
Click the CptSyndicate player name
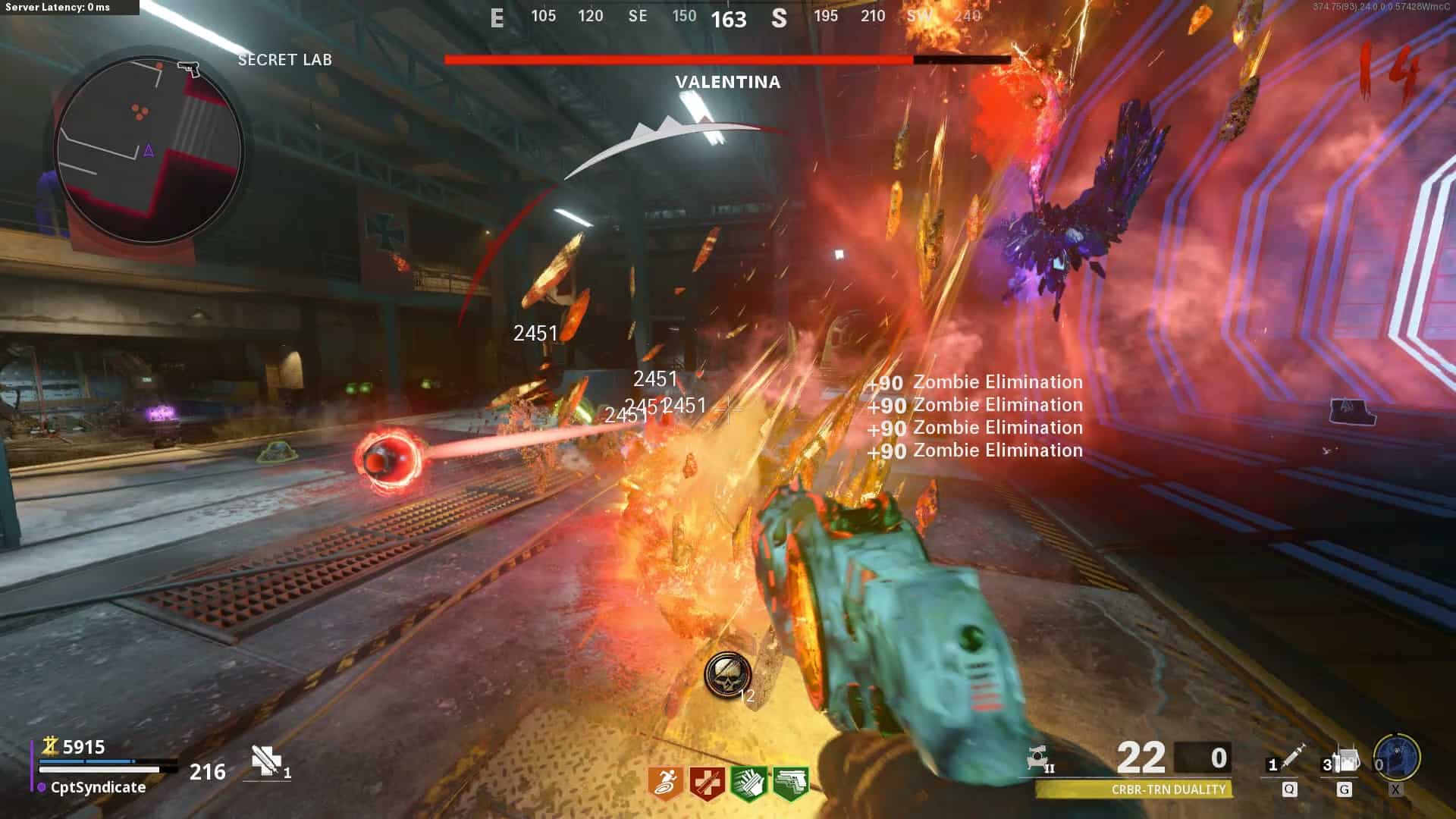[x=98, y=787]
